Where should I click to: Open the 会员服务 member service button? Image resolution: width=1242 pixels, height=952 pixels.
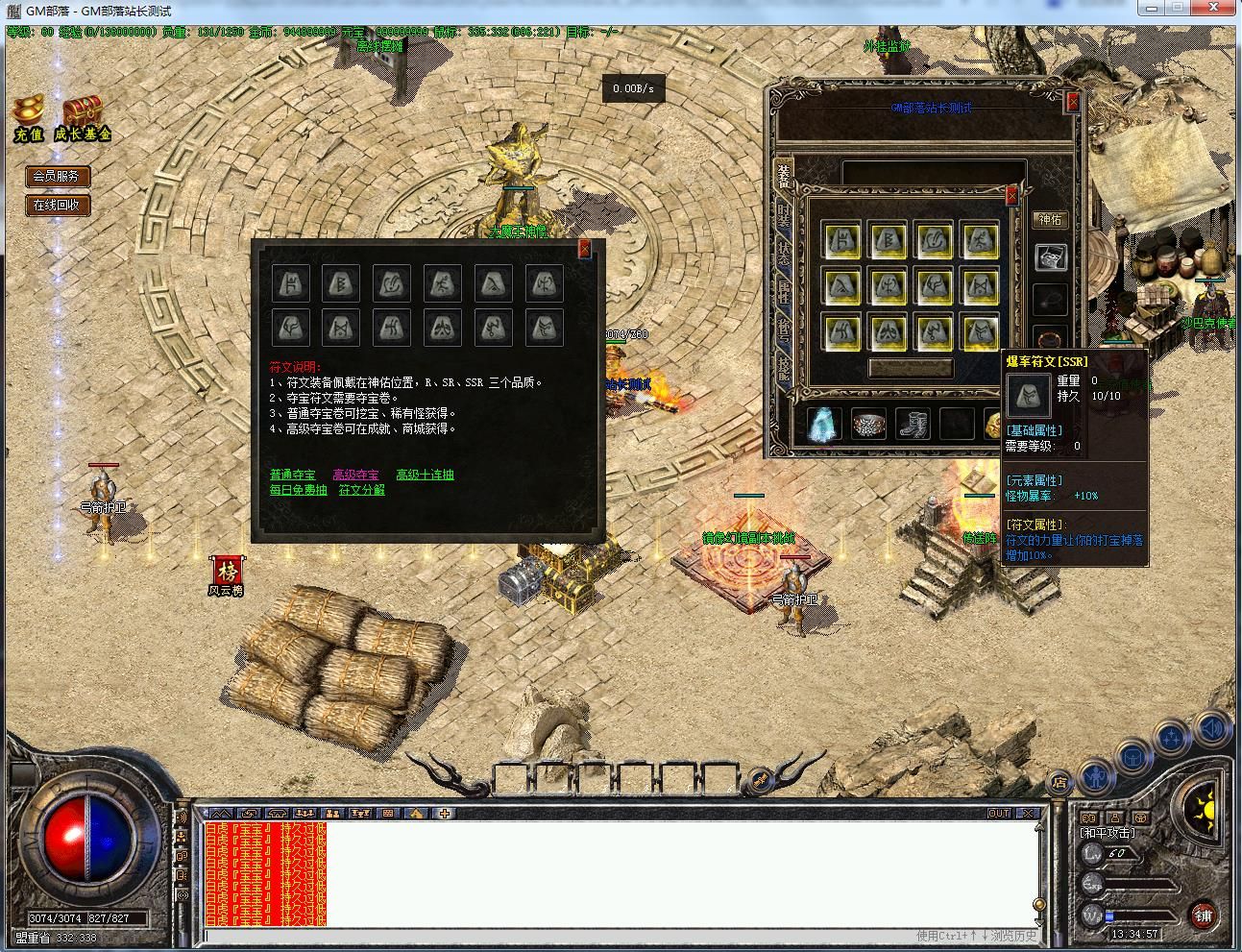coord(57,176)
